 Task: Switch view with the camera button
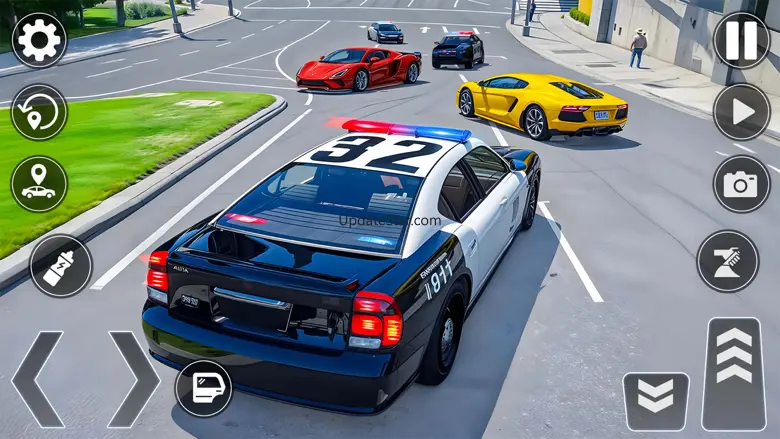tap(741, 183)
